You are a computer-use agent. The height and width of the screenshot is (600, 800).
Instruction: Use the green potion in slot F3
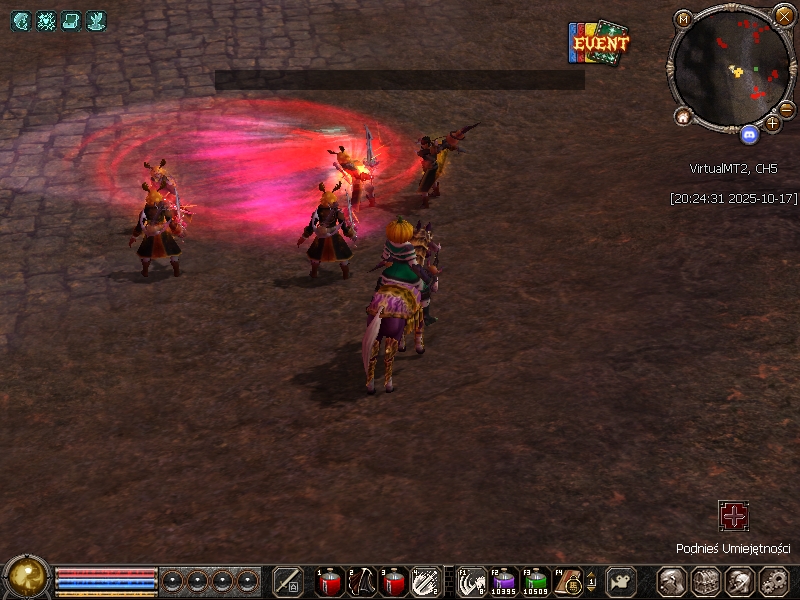[537, 581]
